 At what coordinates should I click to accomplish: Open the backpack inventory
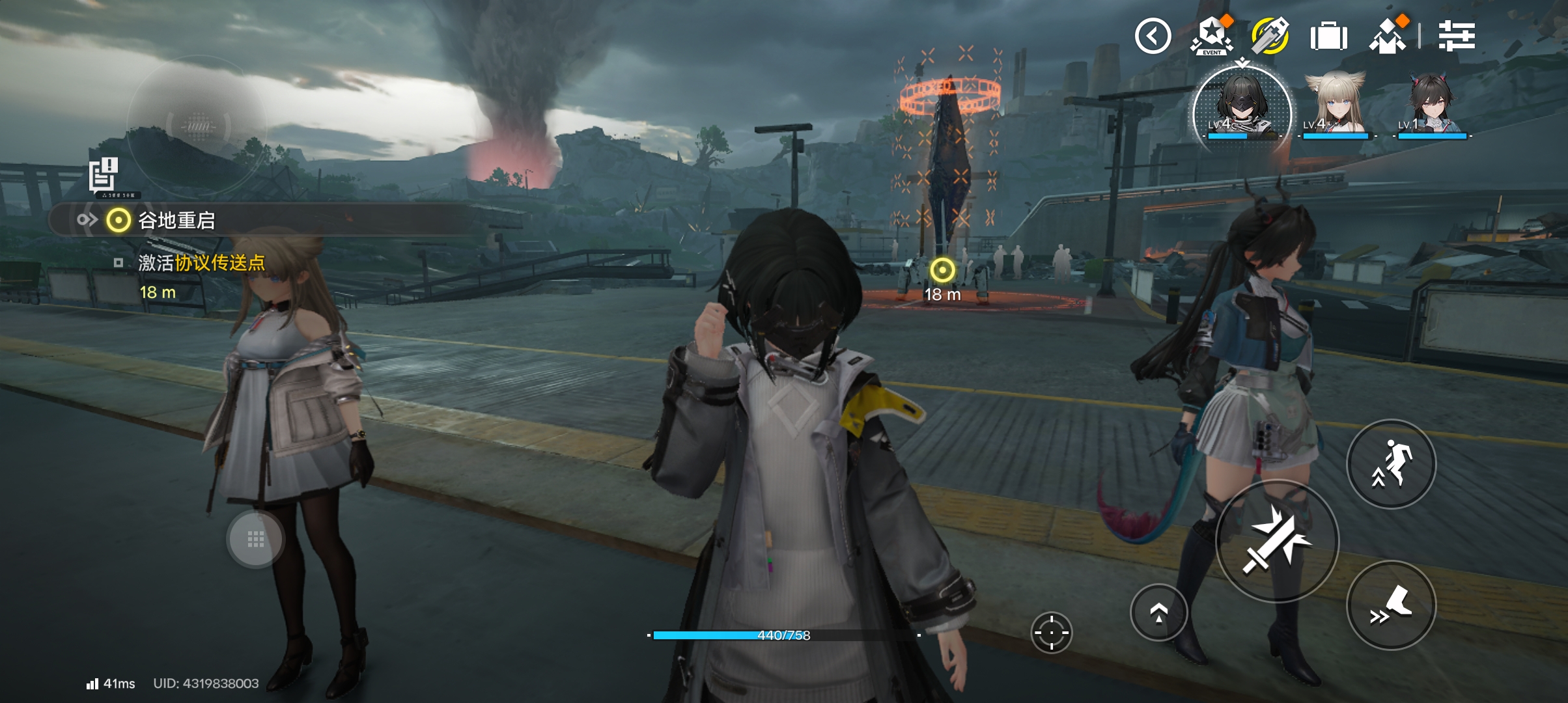point(1328,36)
